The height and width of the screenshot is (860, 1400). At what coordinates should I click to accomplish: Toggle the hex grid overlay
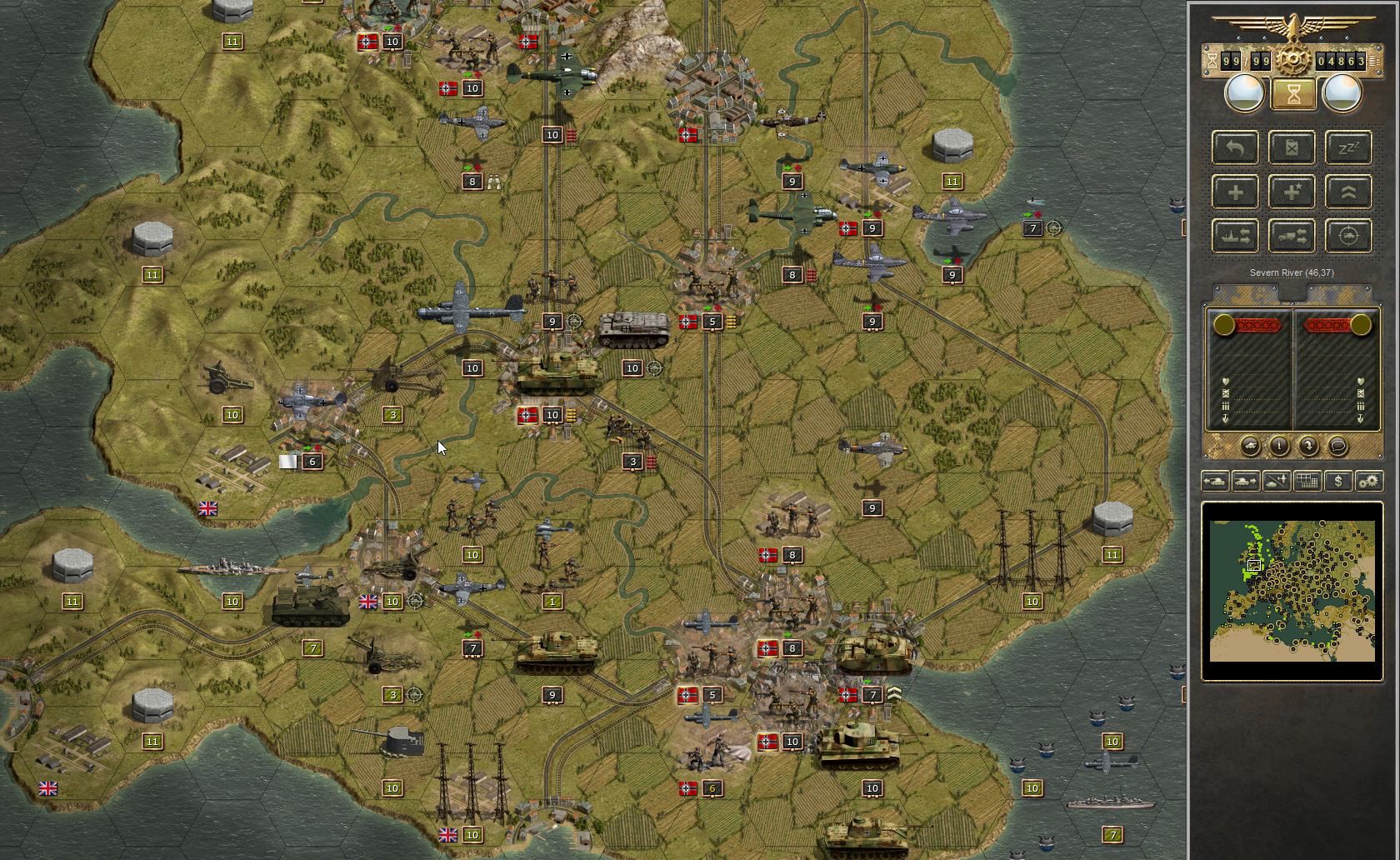1307,480
